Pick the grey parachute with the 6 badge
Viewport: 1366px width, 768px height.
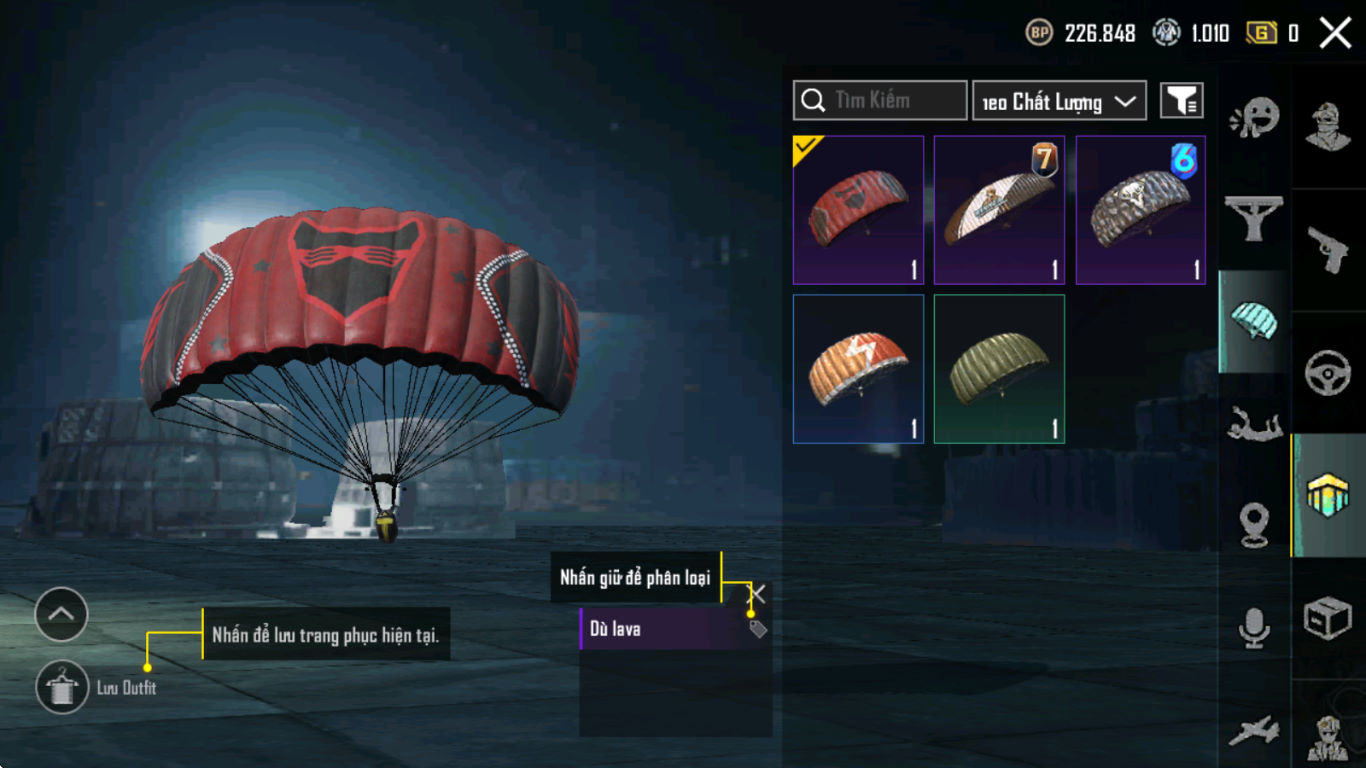click(1140, 210)
